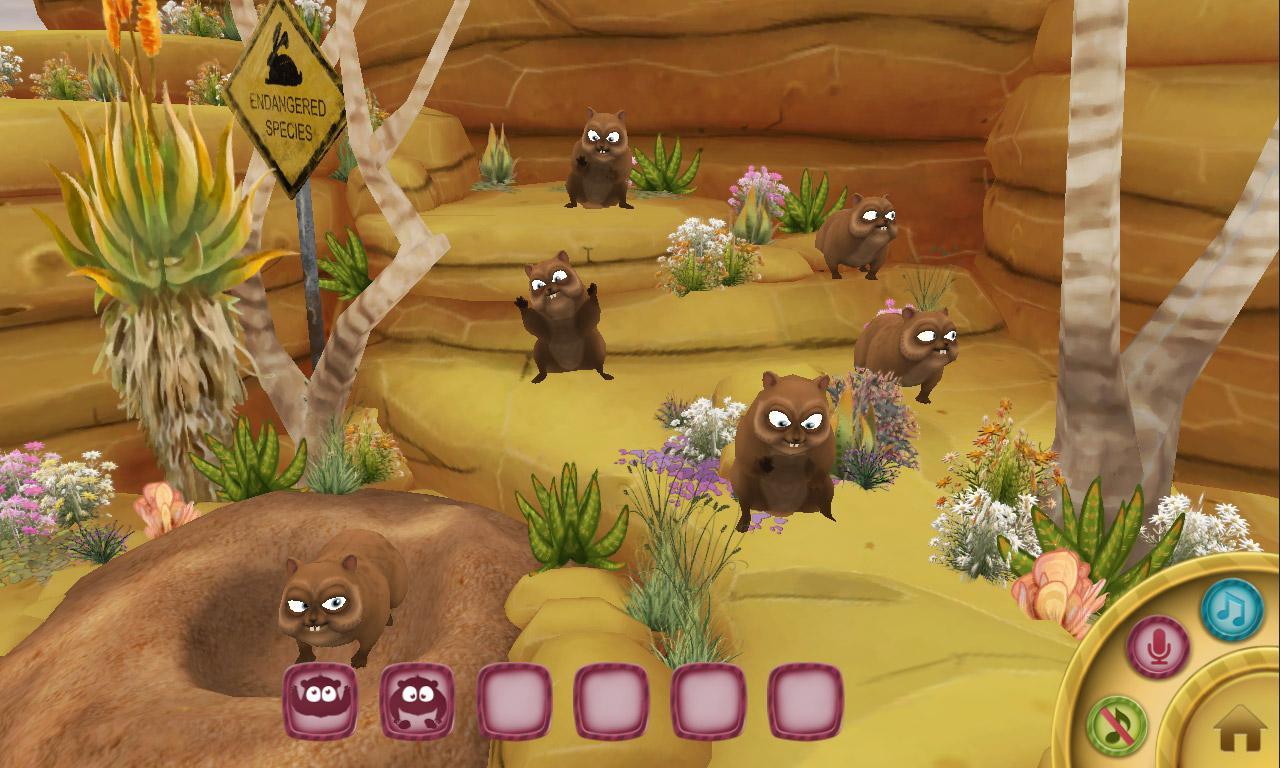The width and height of the screenshot is (1280, 768).
Task: Toggle the green crossed-out music note button
Action: pos(1117,725)
